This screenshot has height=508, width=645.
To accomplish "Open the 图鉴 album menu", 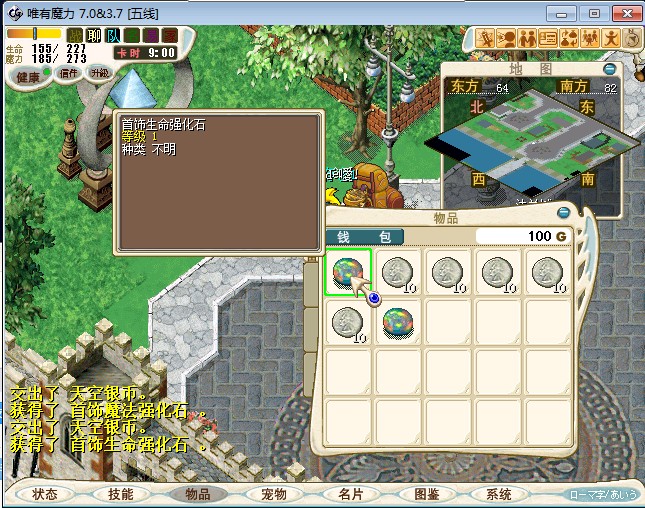I will click(426, 494).
